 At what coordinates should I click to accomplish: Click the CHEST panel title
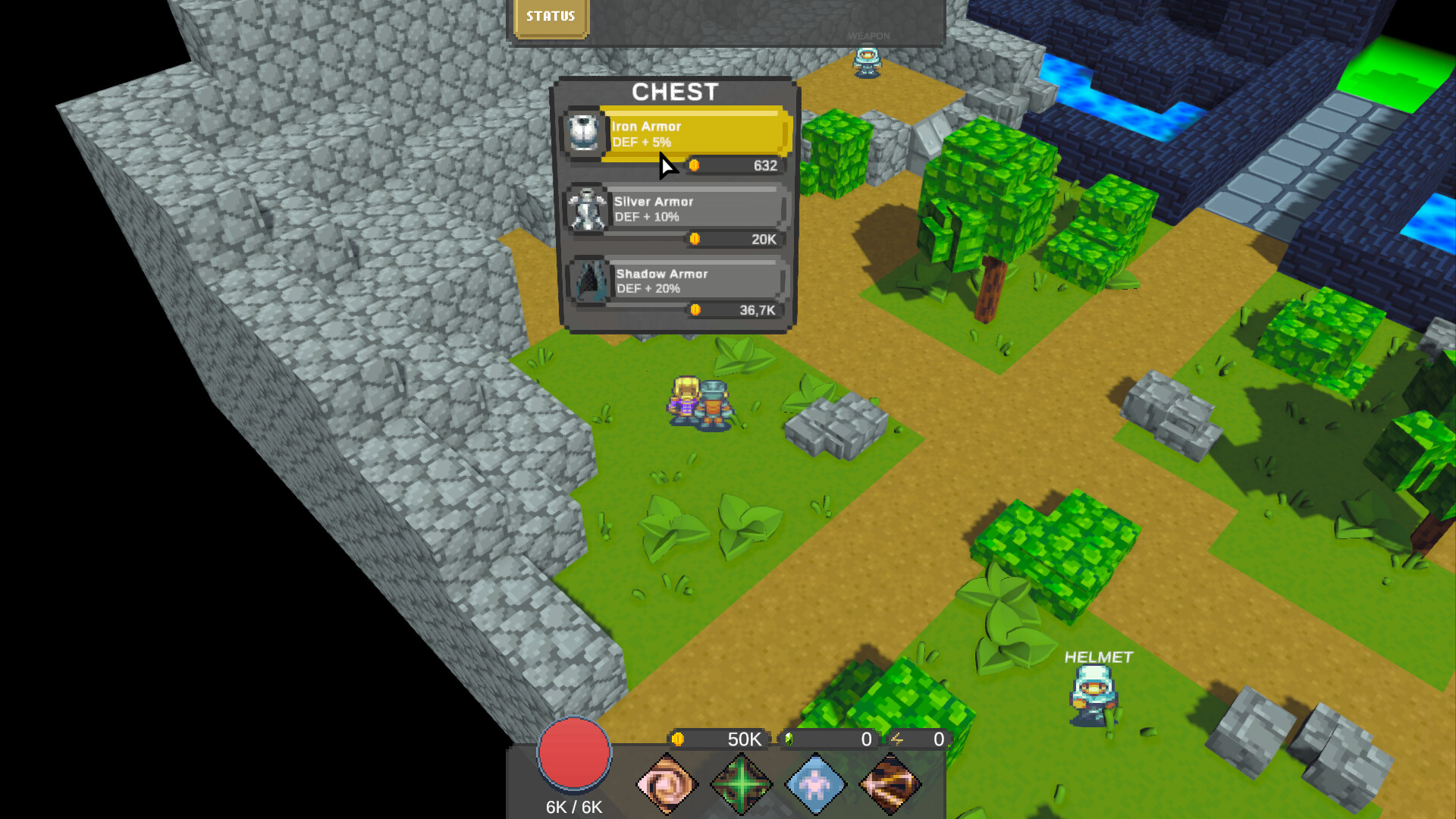pyautogui.click(x=676, y=92)
